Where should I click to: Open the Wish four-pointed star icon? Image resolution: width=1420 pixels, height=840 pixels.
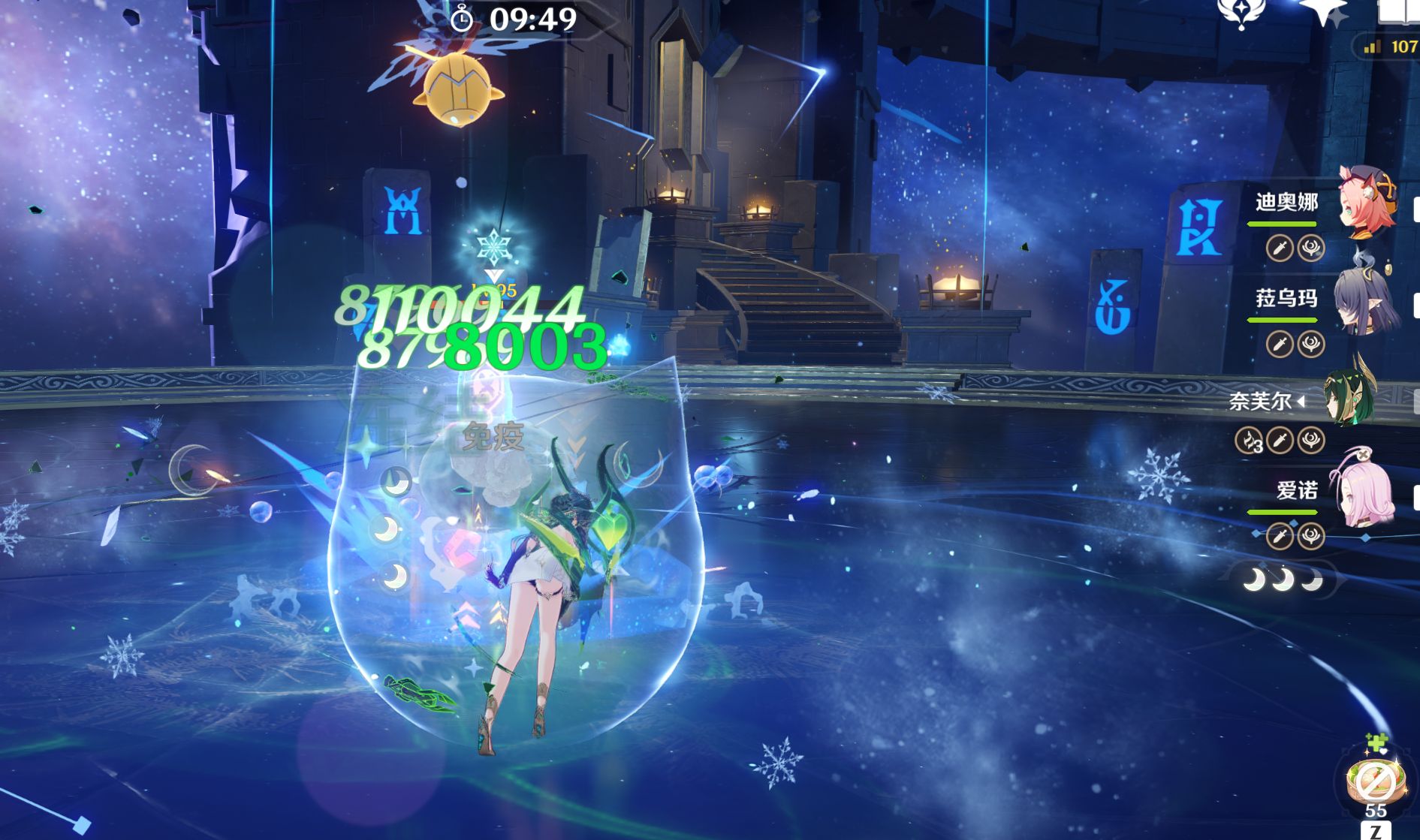pyautogui.click(x=1325, y=13)
